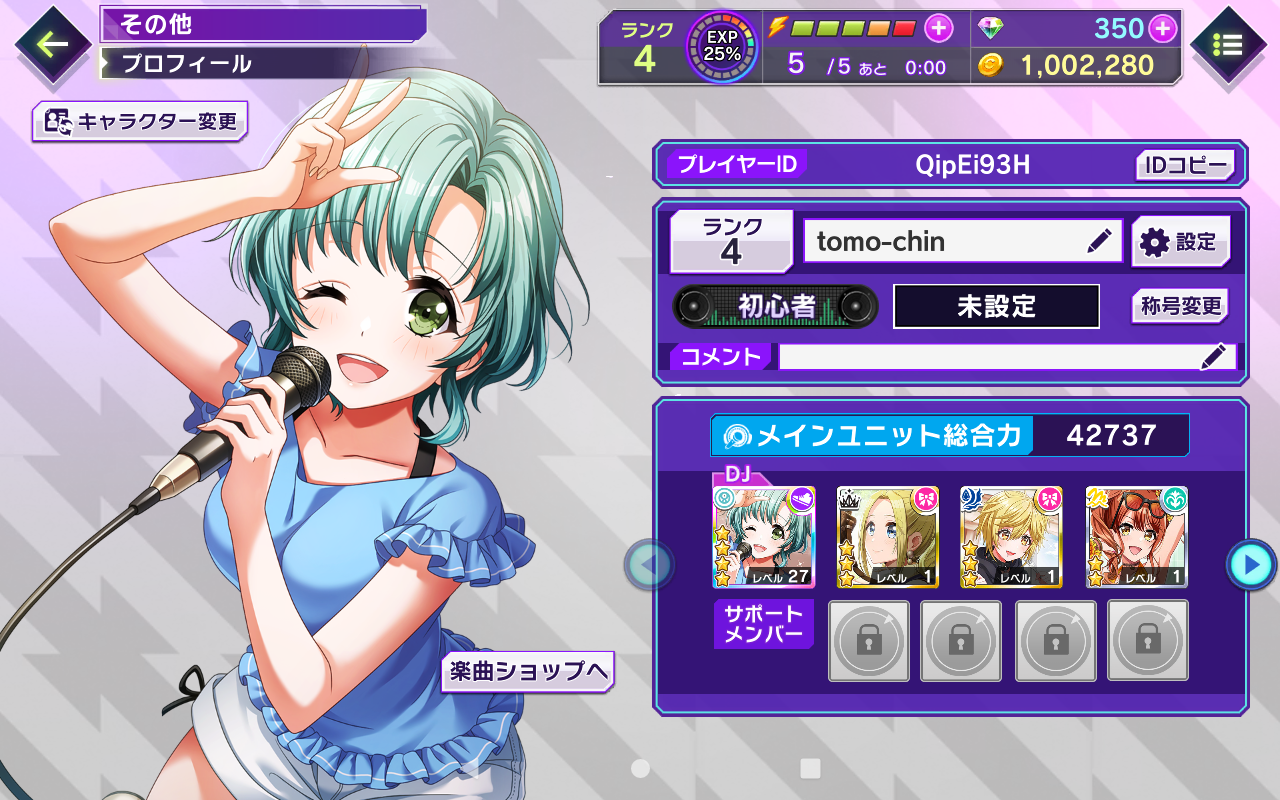Add stamina with the pink plus button
Viewport: 1280px width, 800px height.
(x=938, y=29)
